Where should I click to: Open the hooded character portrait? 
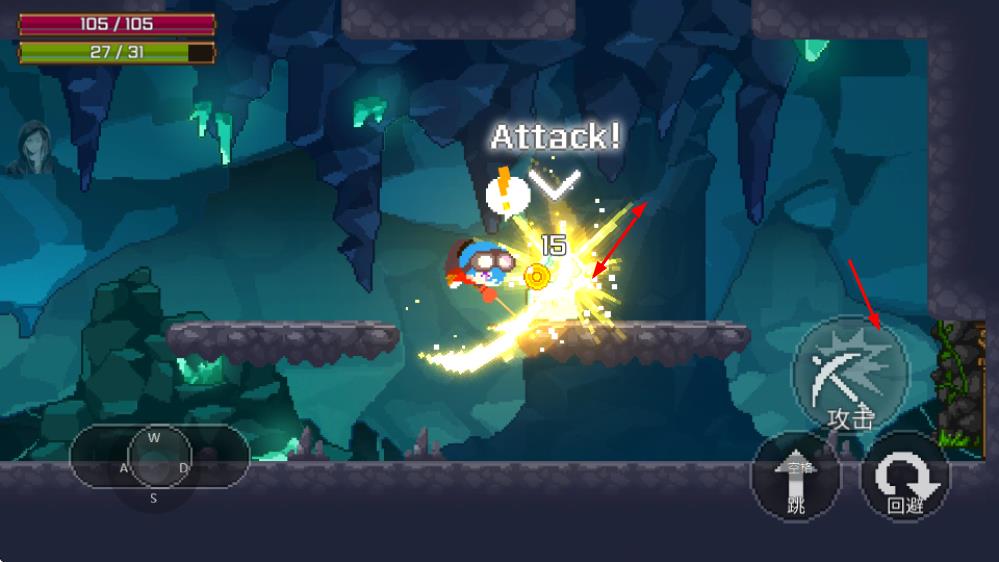(x=33, y=148)
